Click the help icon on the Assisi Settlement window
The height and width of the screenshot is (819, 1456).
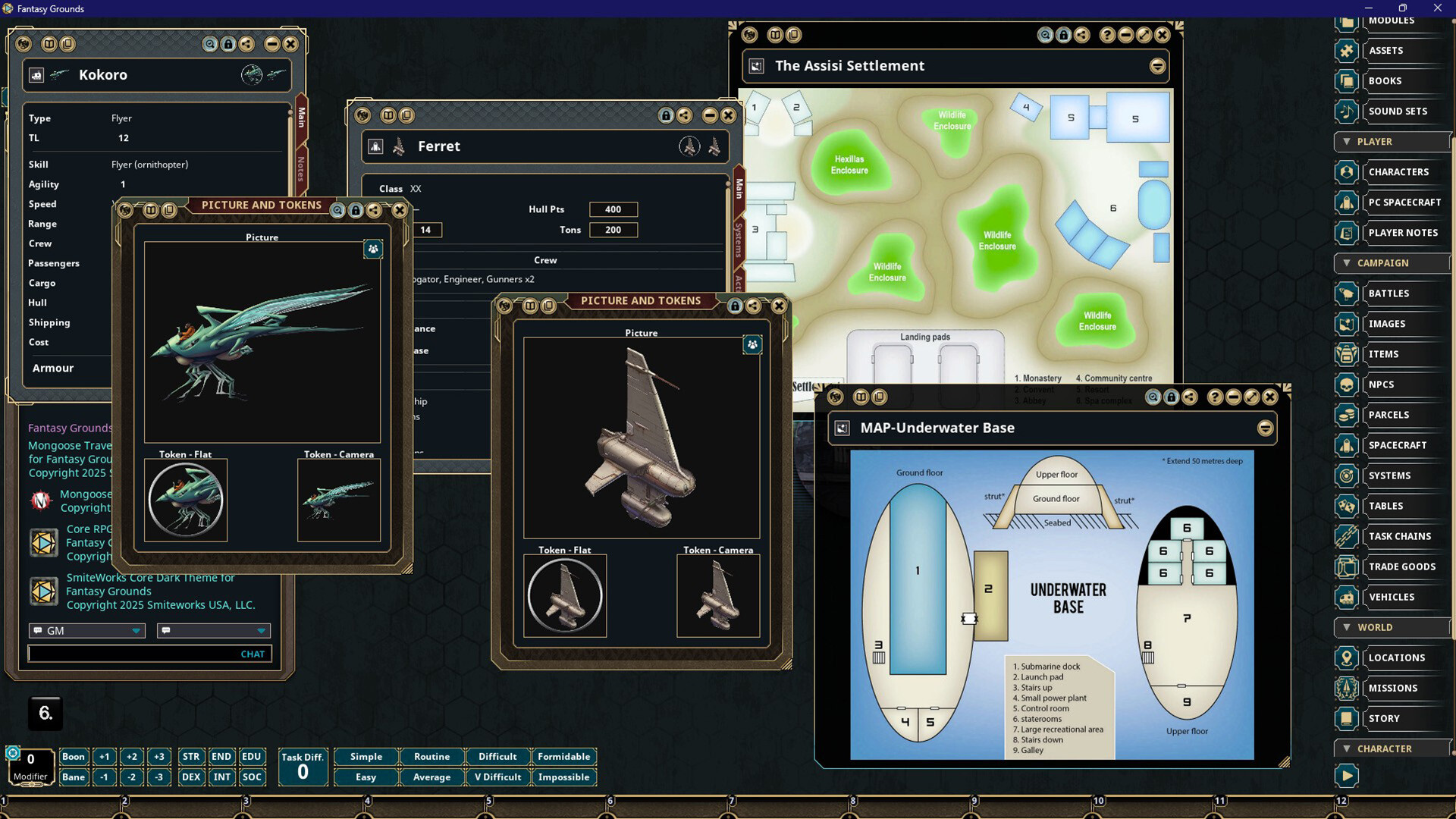[x=1108, y=35]
